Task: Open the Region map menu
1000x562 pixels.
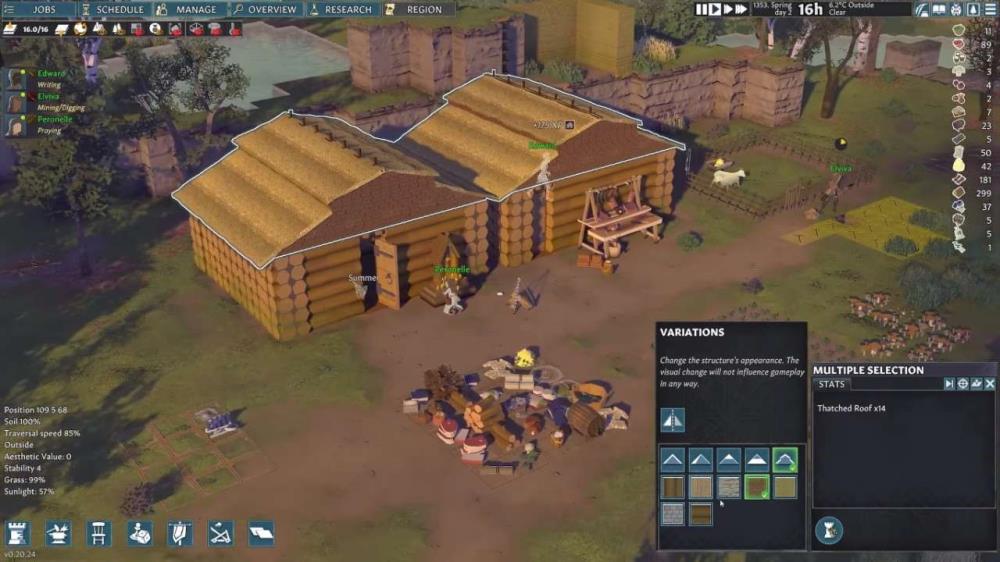Action: point(418,9)
